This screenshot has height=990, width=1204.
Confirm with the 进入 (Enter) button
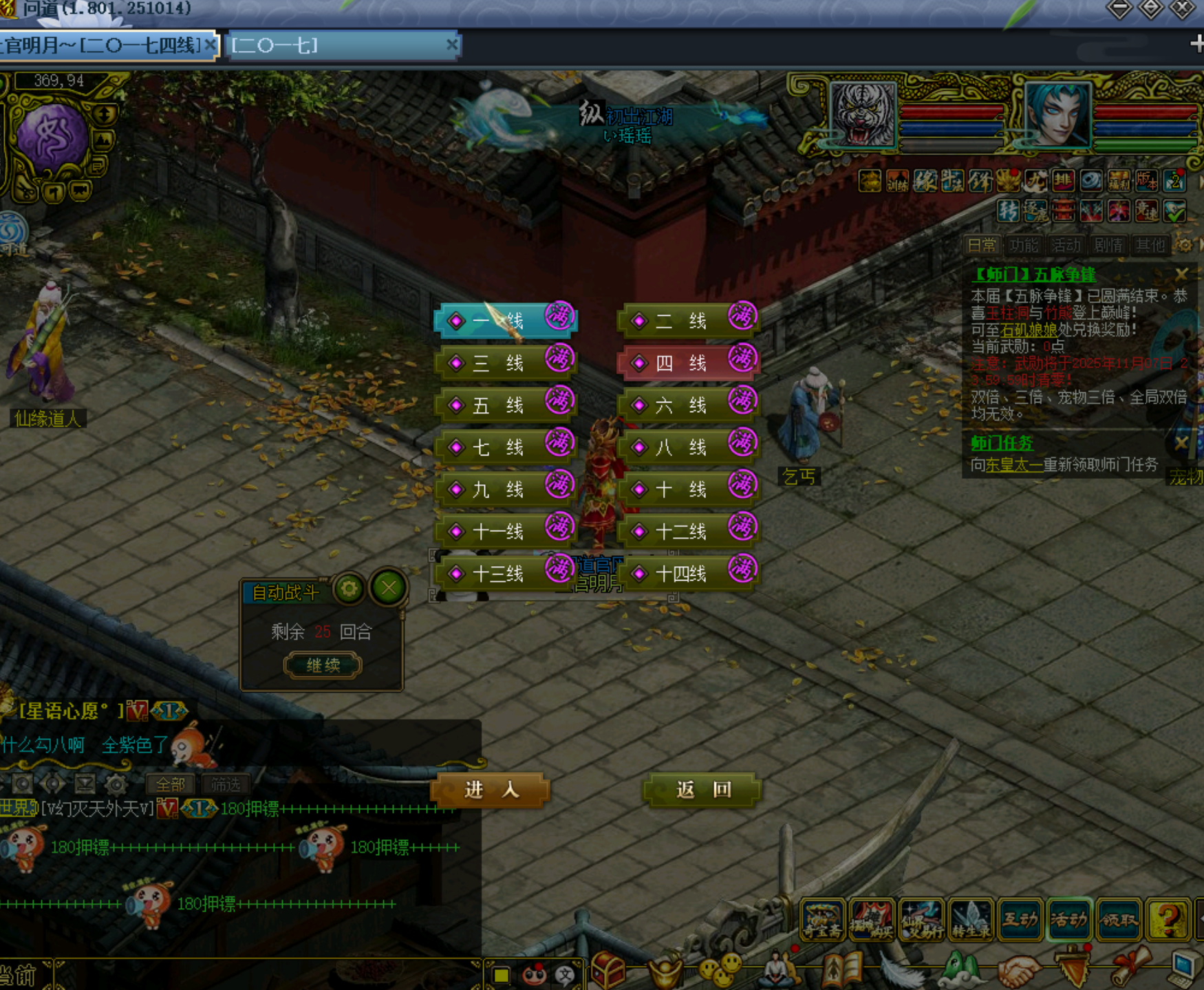pos(491,790)
